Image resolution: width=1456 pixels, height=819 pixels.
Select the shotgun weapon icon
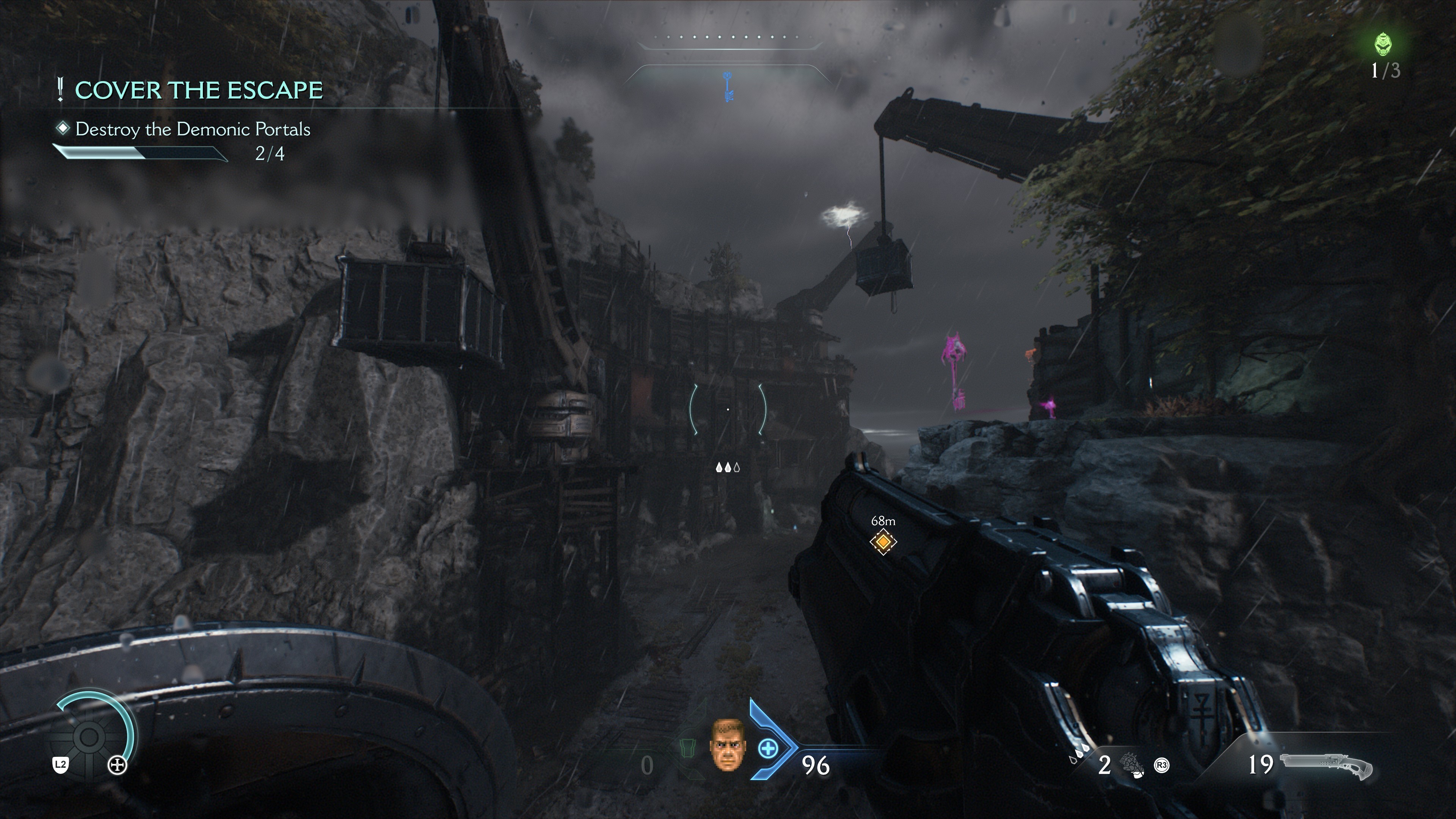pyautogui.click(x=1326, y=766)
